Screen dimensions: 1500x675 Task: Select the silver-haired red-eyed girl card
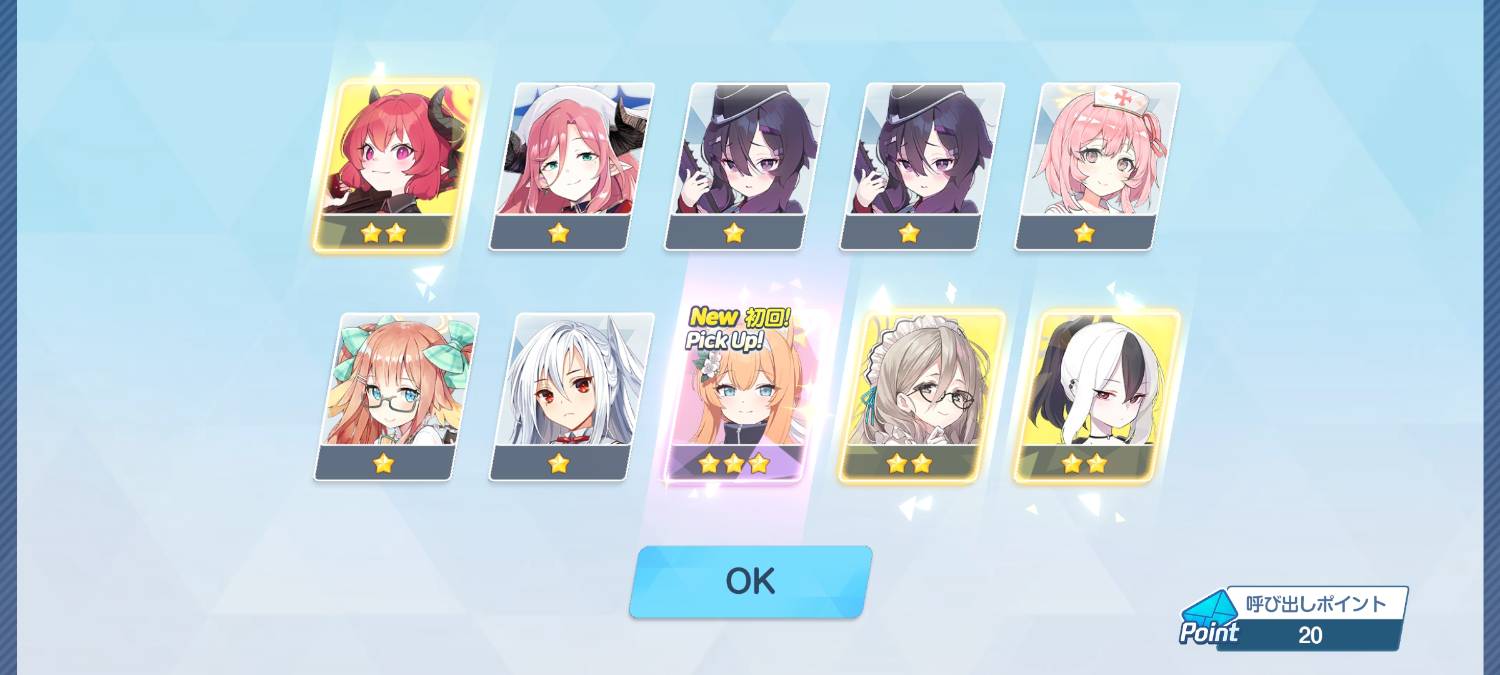coord(571,395)
